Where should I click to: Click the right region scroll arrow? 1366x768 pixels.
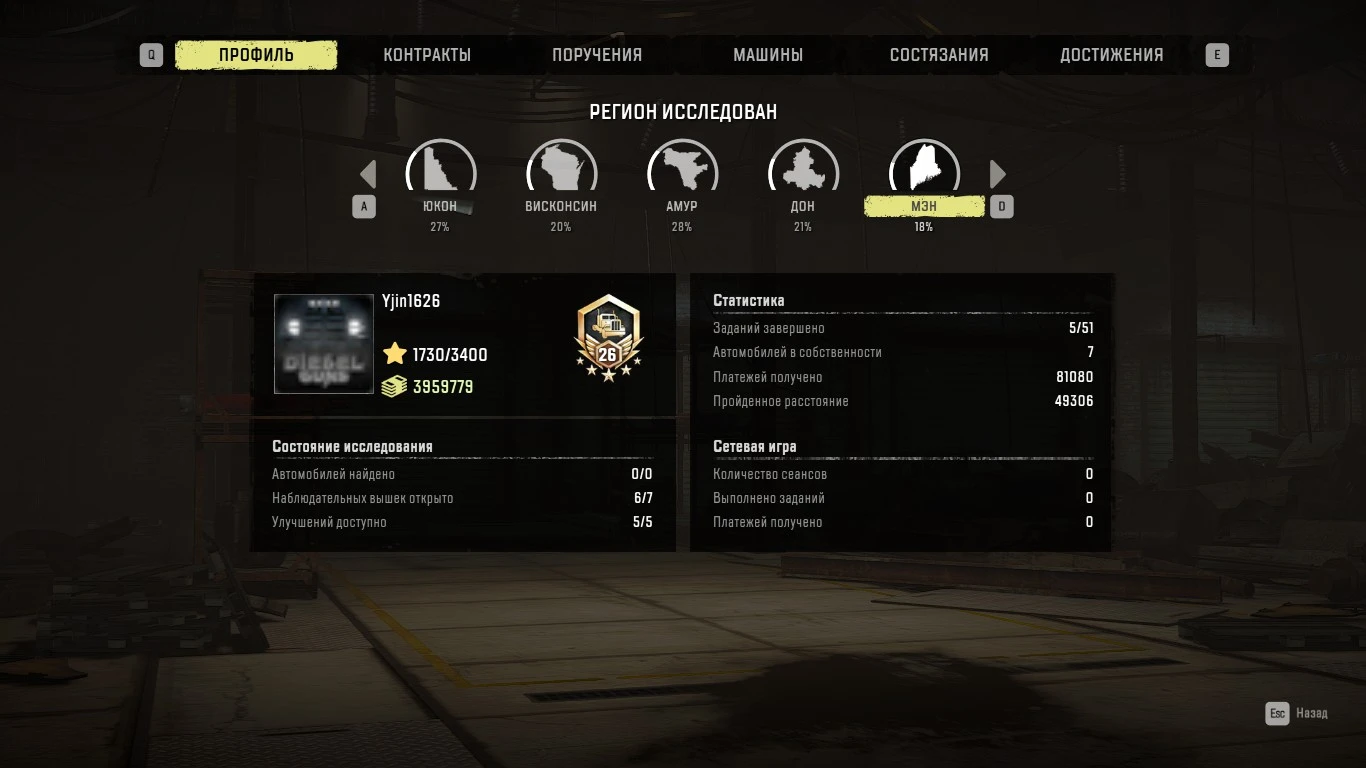pos(998,173)
